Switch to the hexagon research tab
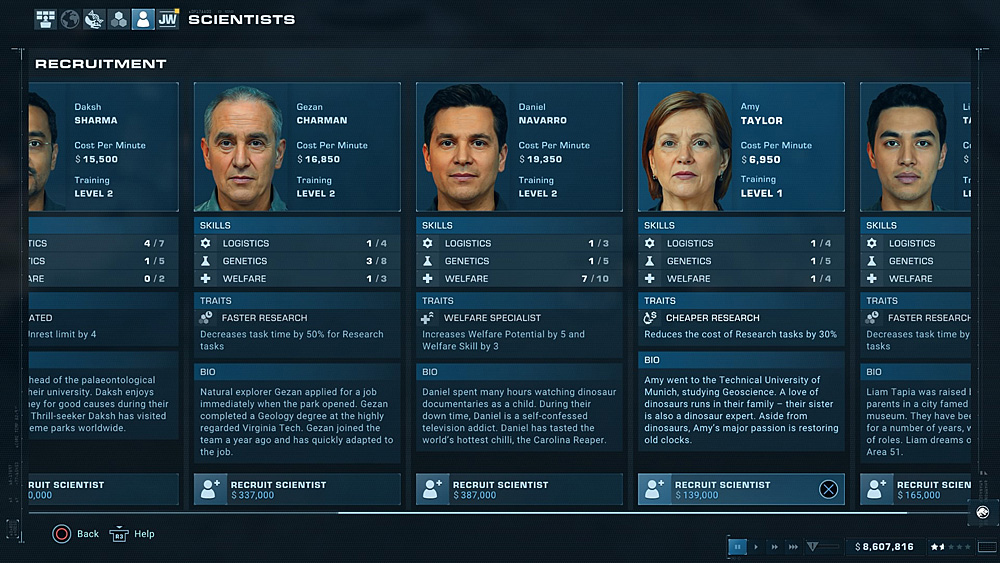 118,19
